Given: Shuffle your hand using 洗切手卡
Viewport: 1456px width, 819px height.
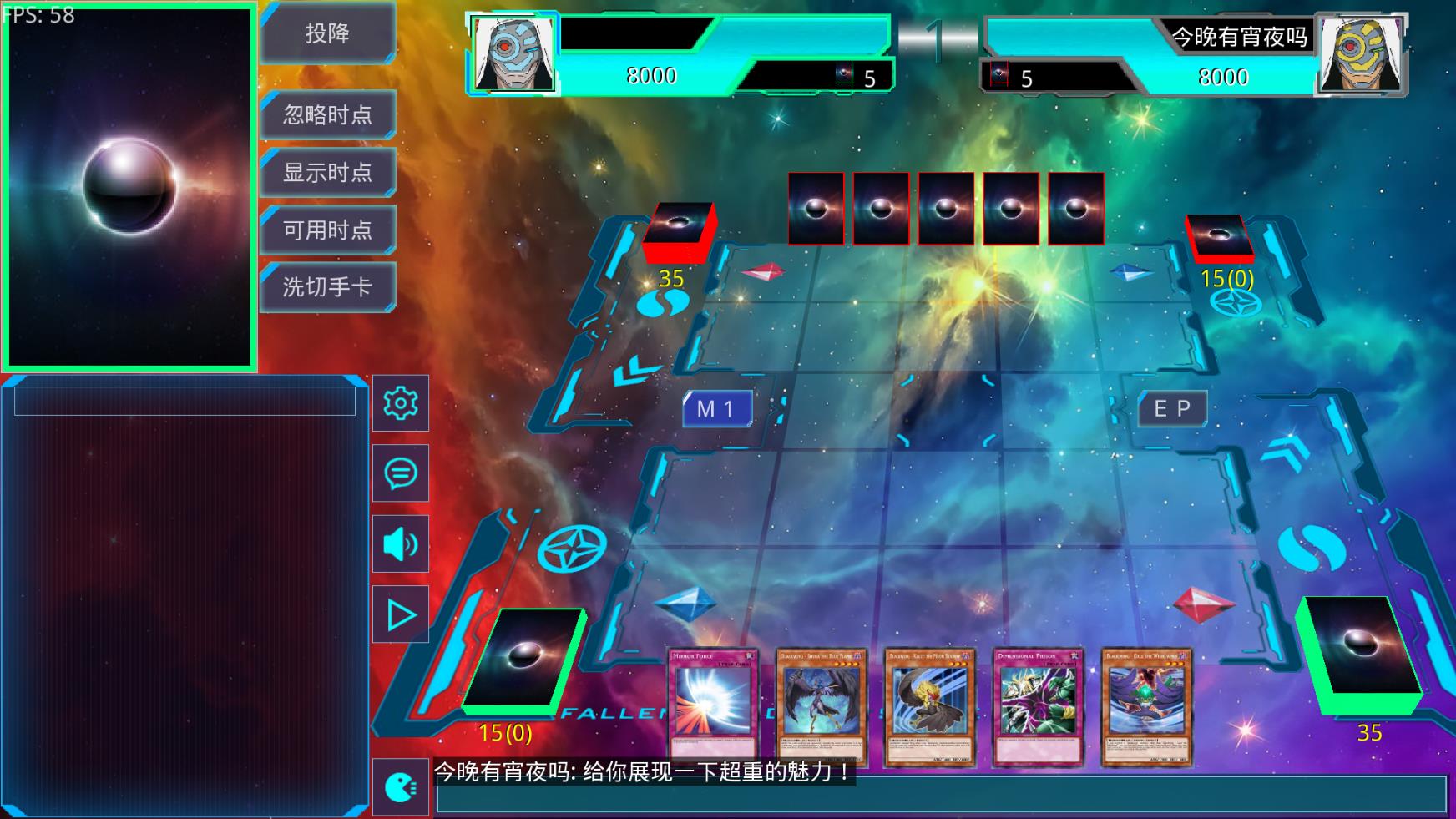Looking at the screenshot, I should (327, 286).
